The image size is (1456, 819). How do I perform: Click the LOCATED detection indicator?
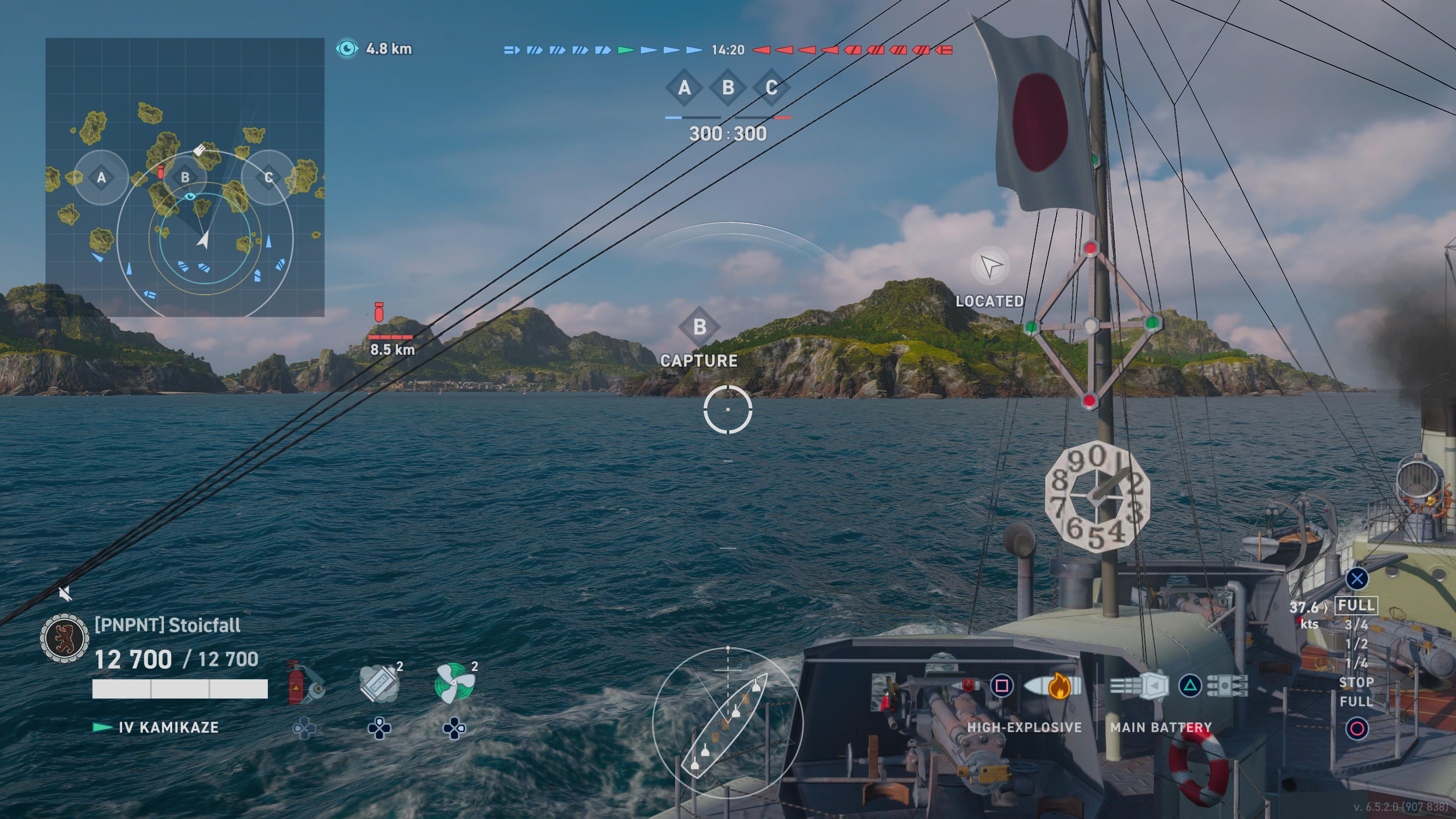[x=990, y=266]
